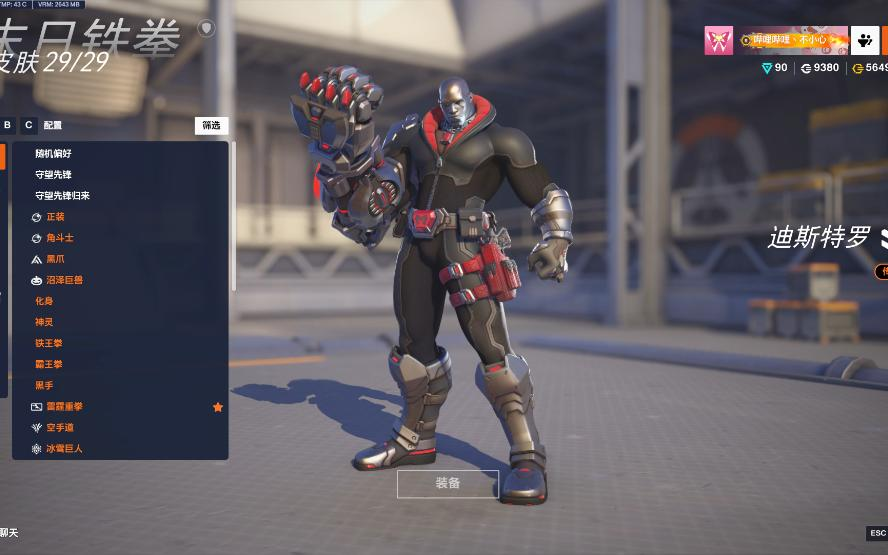Screen dimensions: 888x555
Task: Choose the 角斗士 skin
Action: (x=59, y=238)
